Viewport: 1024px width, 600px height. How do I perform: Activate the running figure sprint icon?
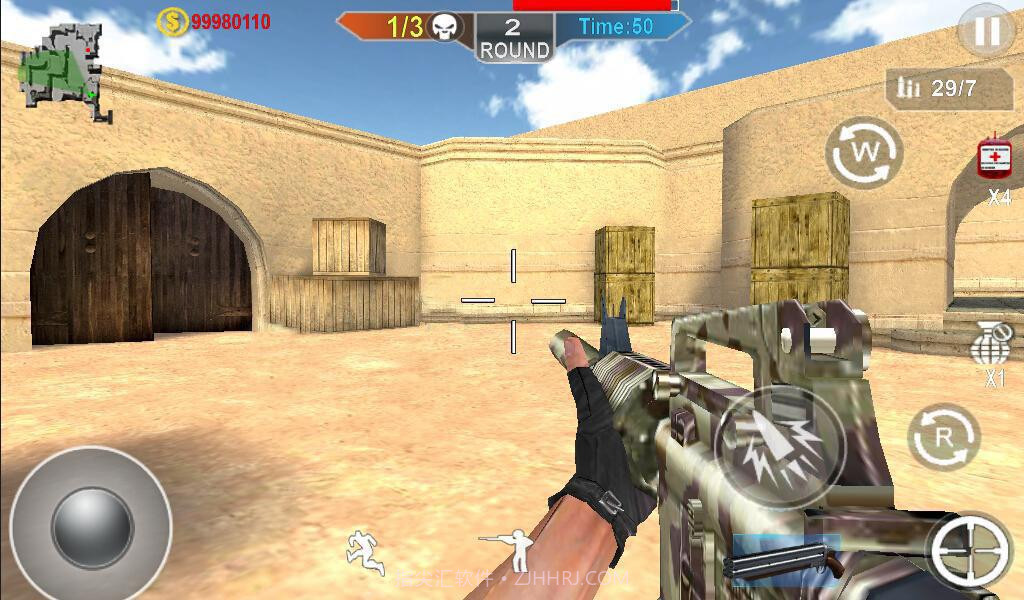tap(365, 552)
